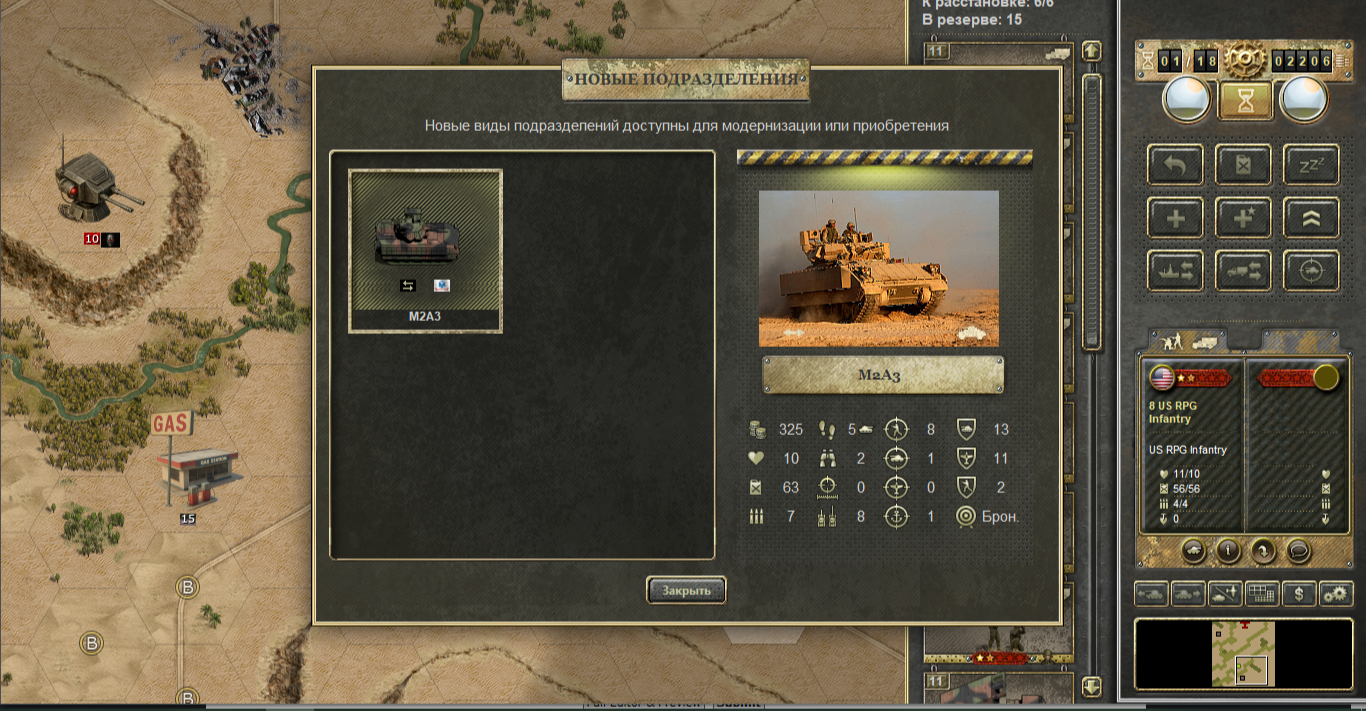Open the unit info round button
This screenshot has width=1366, height=711.
click(1227, 550)
